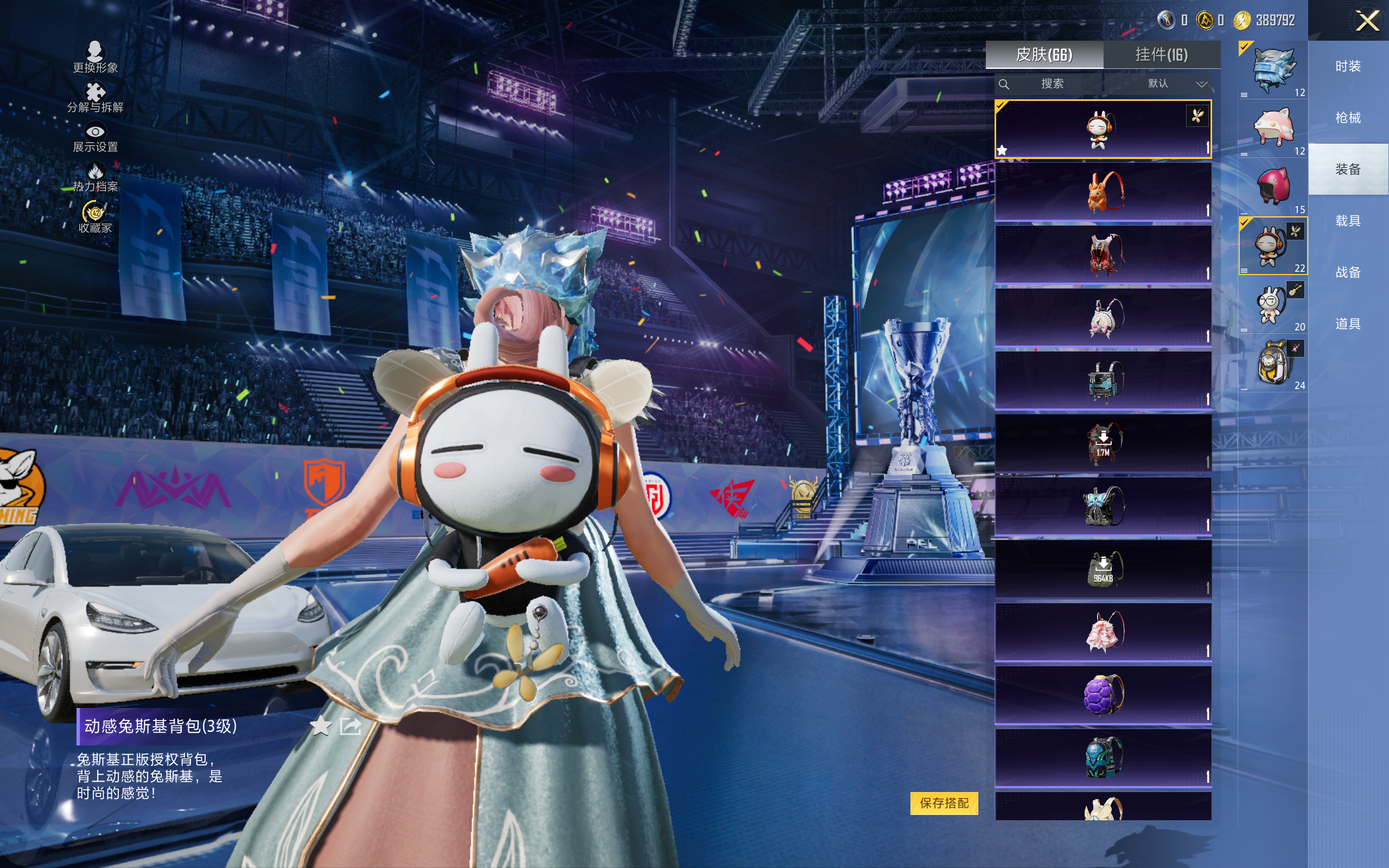Click the 搜索 search field
Screen dimensions: 1389x868
click(1052, 84)
